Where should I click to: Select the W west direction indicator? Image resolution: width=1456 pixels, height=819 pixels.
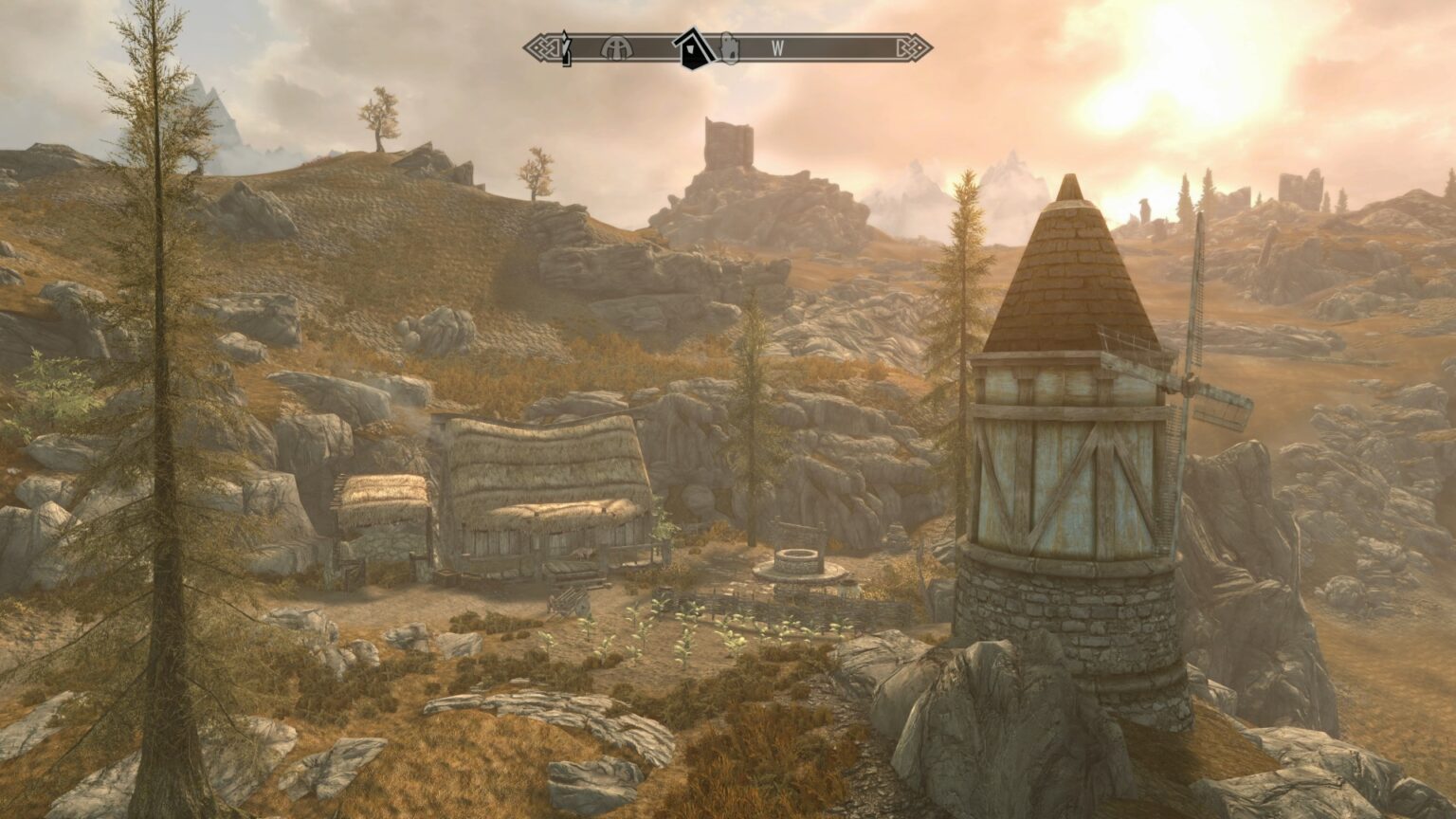click(777, 47)
